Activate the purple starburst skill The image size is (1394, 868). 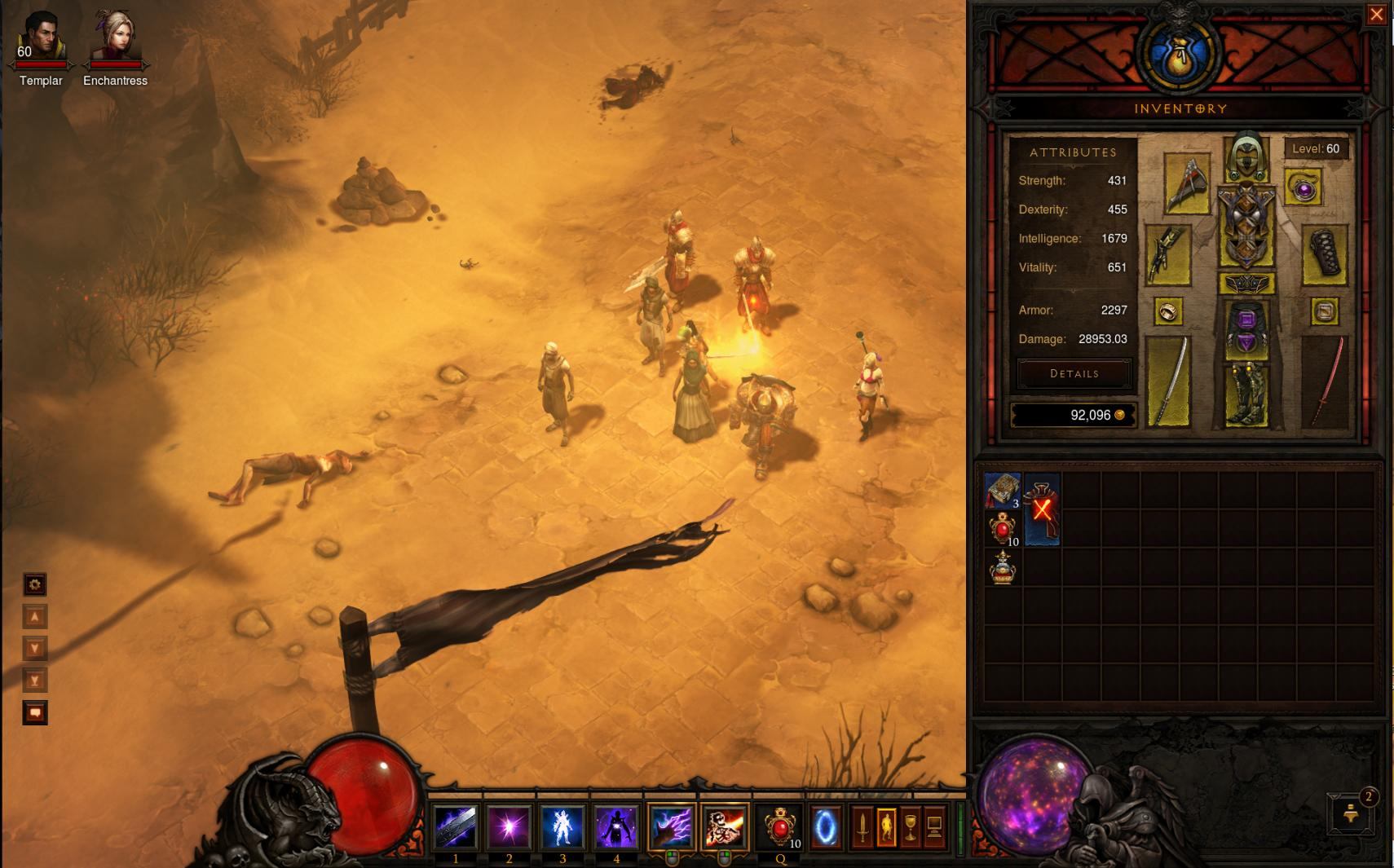[509, 826]
